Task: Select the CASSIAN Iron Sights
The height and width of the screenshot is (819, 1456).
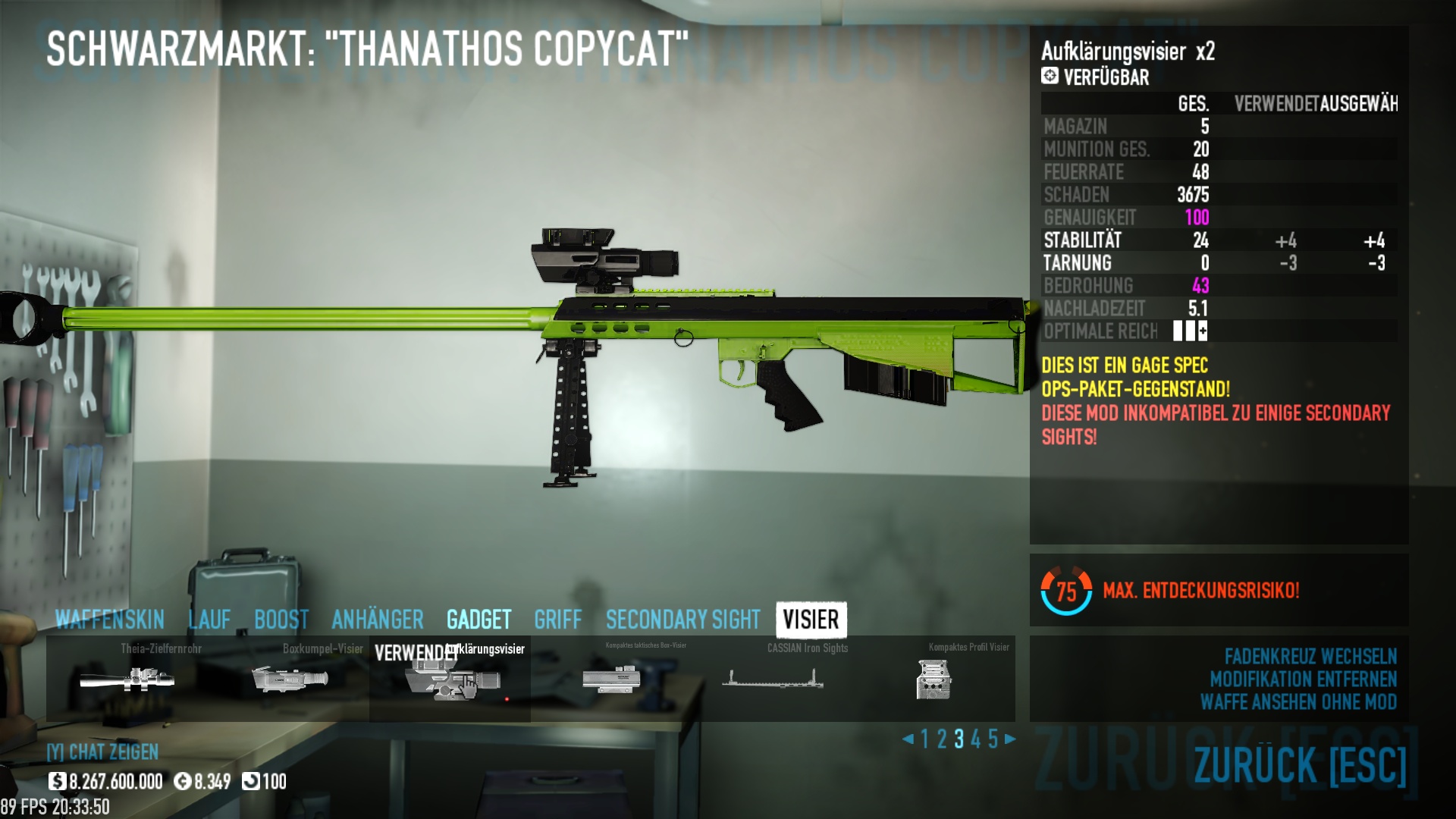Action: [x=773, y=679]
